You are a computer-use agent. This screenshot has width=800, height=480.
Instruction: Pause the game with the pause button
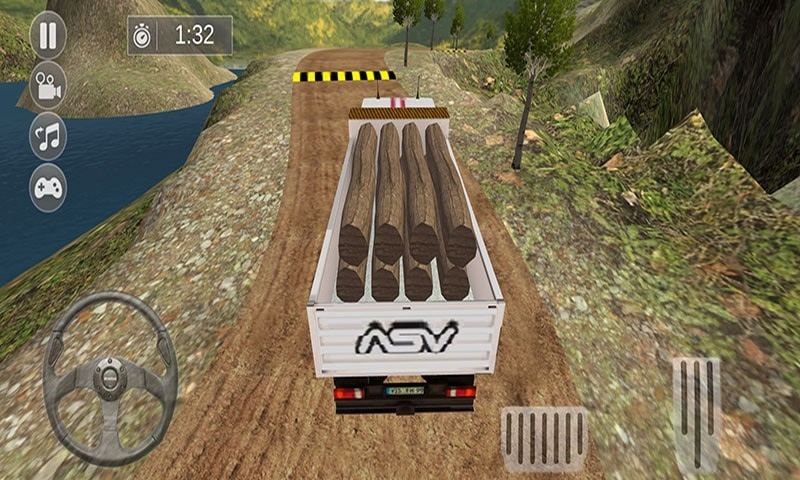(47, 35)
